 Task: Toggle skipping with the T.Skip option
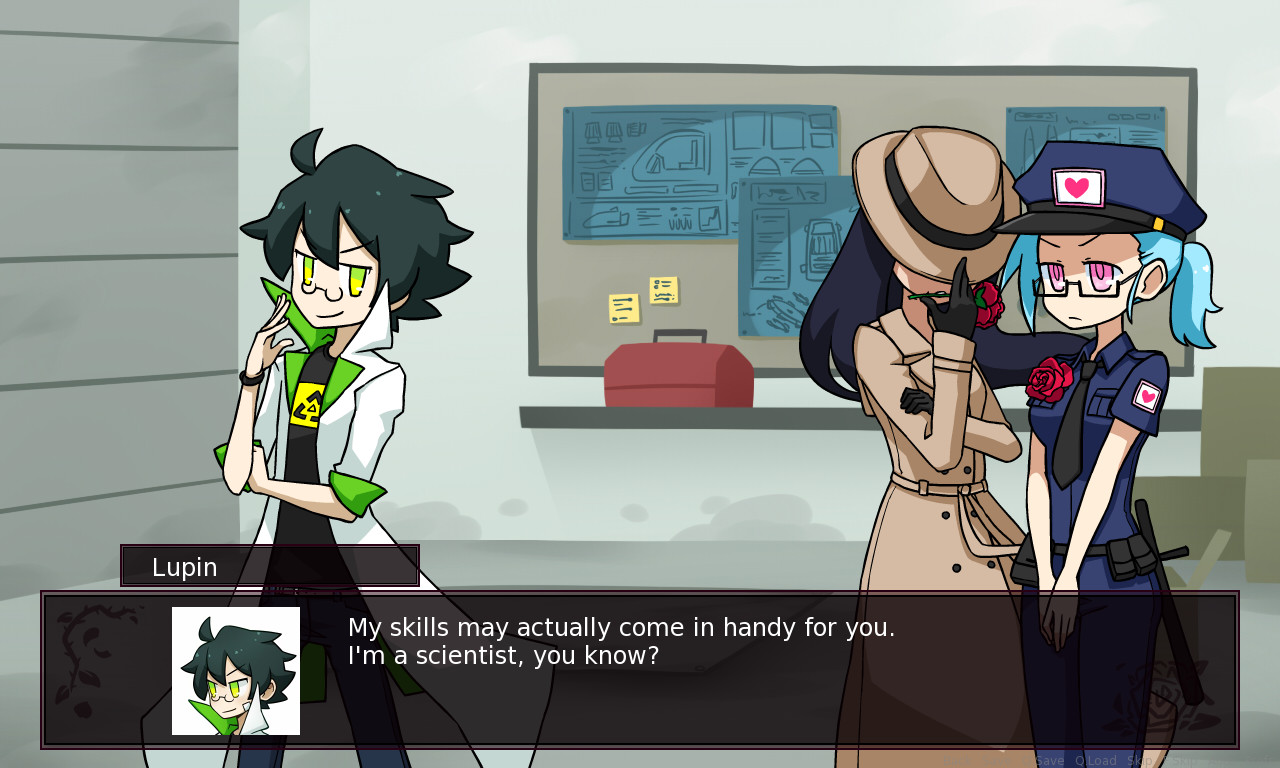[1182, 760]
